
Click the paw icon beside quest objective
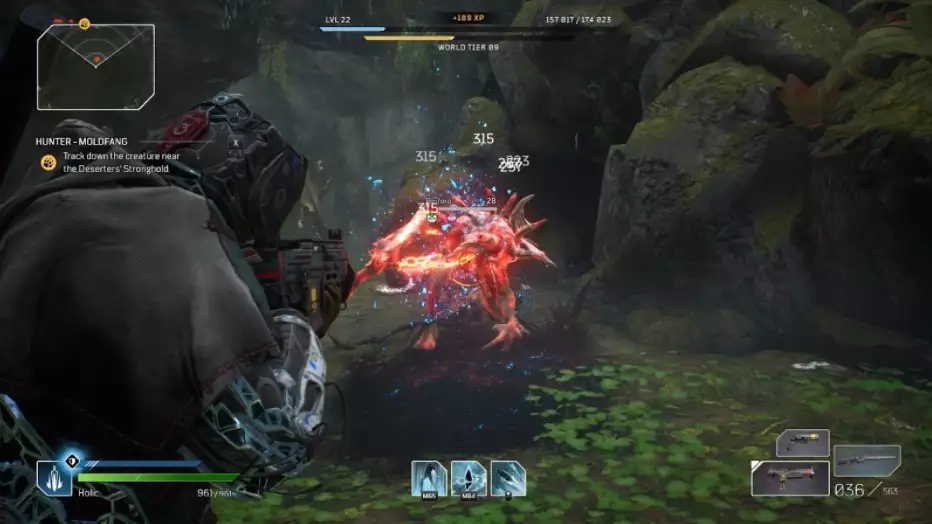click(x=48, y=162)
